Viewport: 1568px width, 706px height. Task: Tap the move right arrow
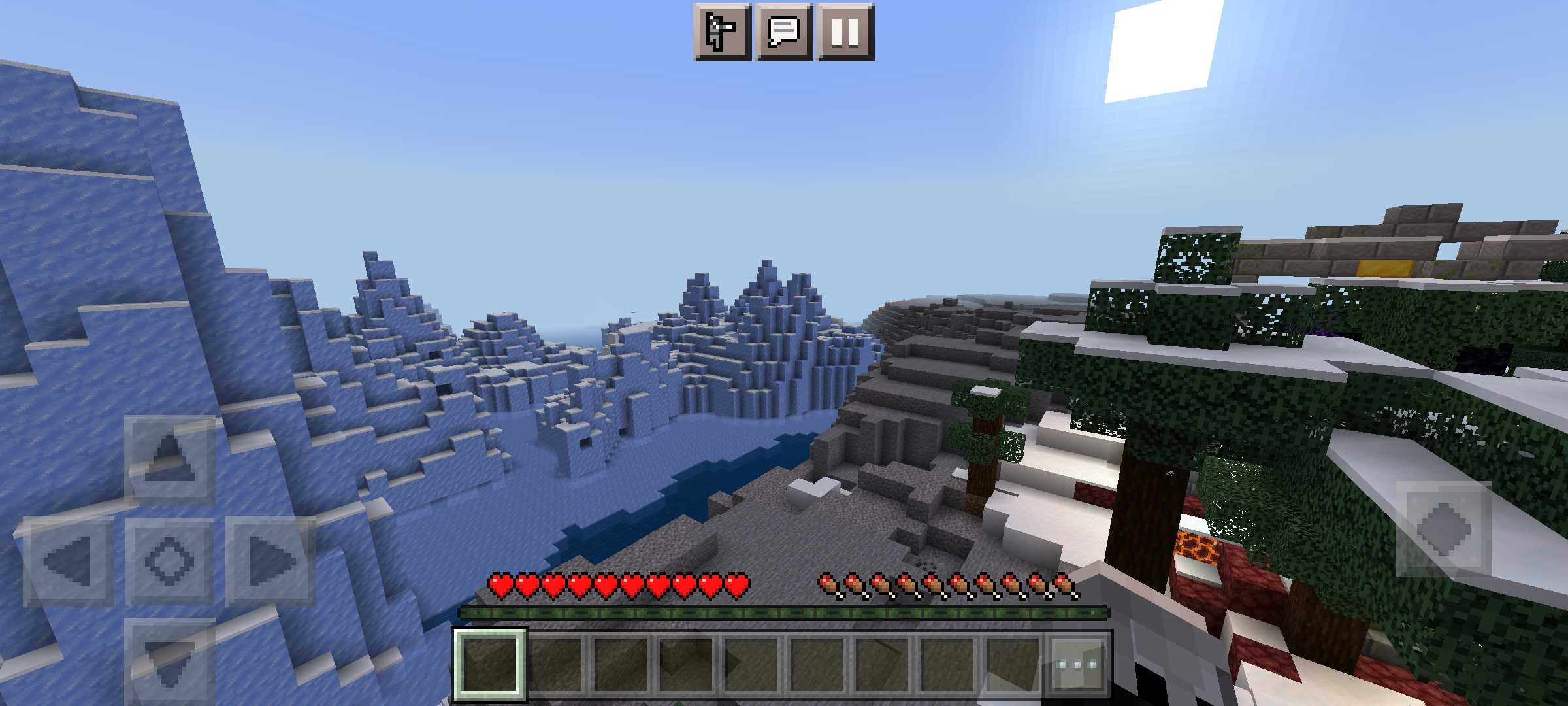(270, 561)
